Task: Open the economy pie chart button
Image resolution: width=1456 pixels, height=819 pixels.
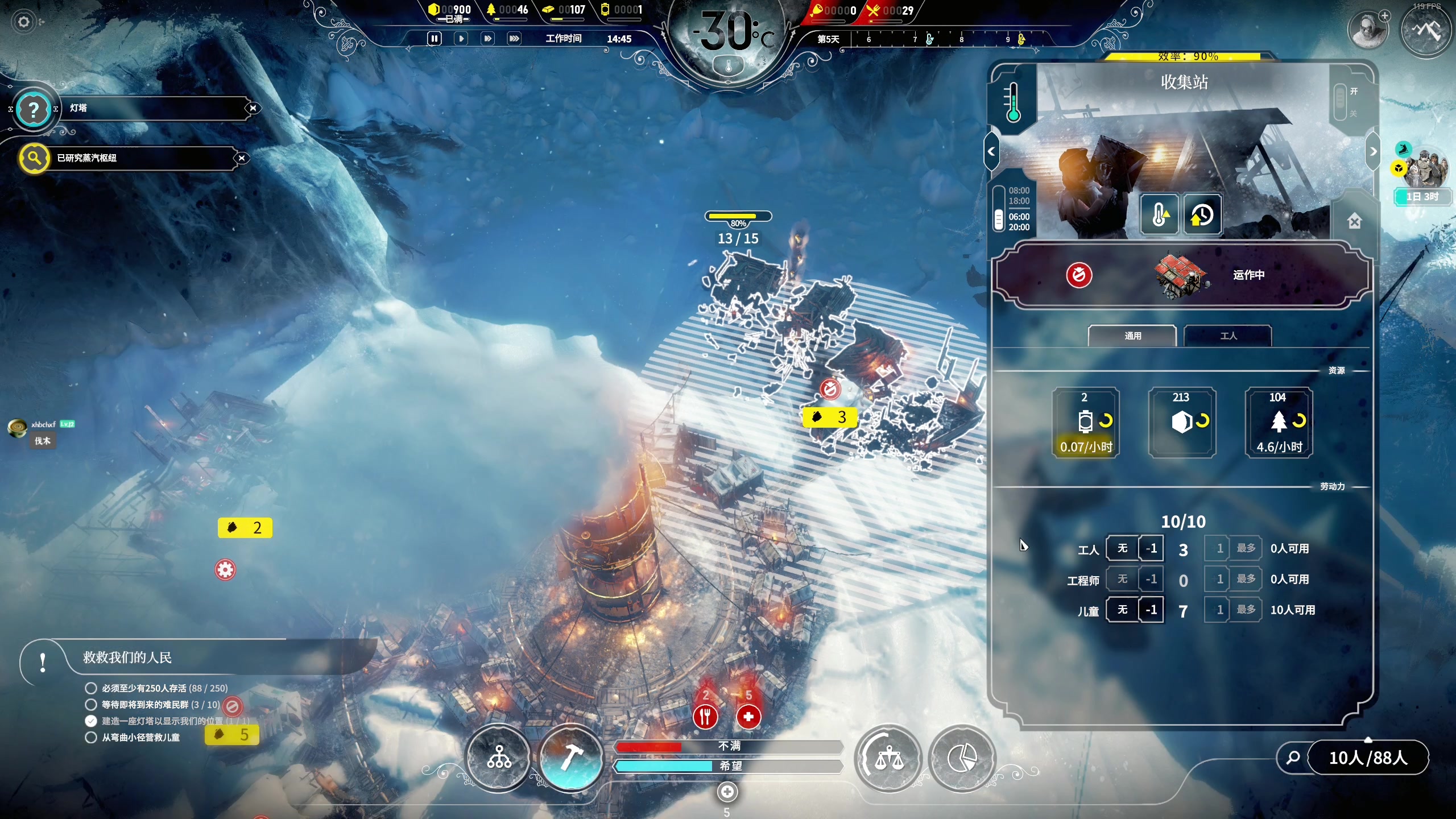Action: 962,758
